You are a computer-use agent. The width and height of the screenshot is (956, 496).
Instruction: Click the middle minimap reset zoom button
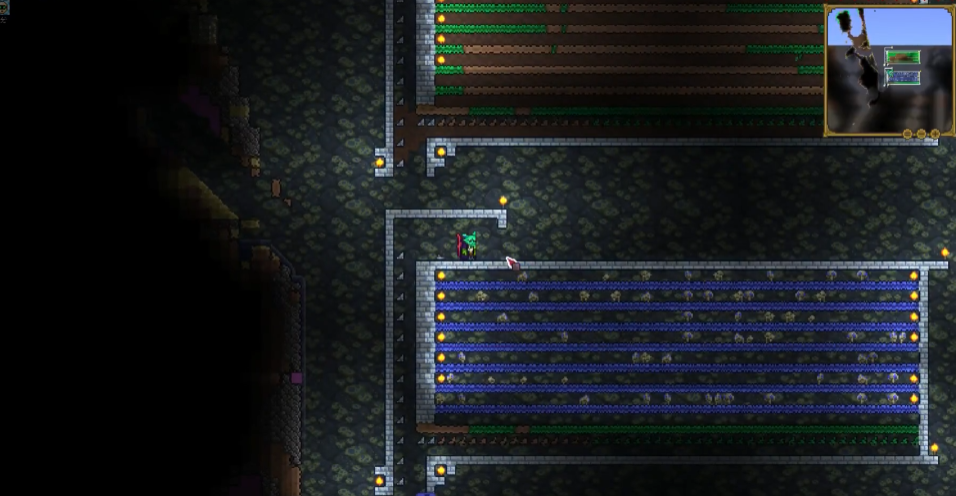(922, 133)
